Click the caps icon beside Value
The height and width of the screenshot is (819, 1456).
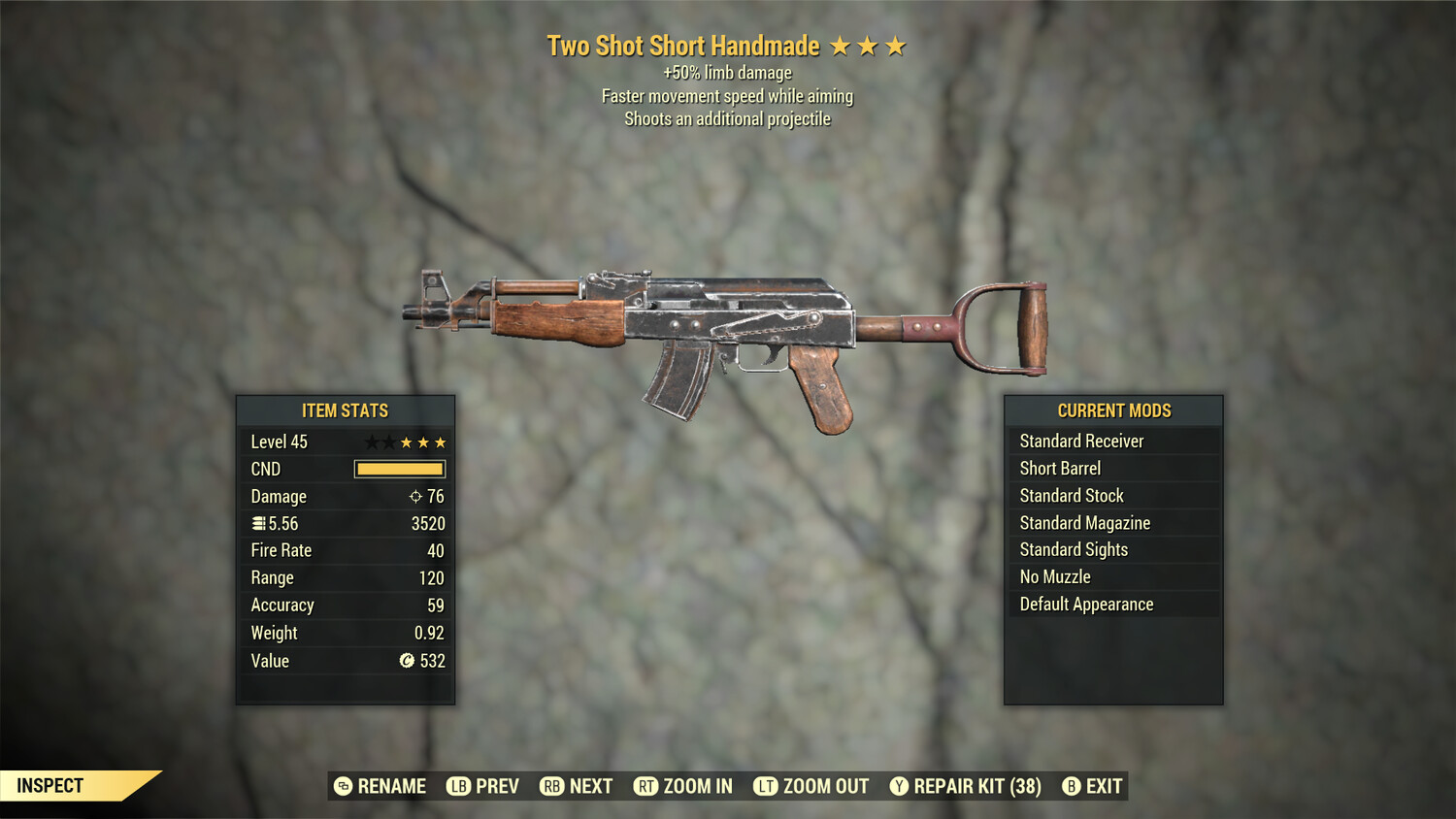point(408,661)
